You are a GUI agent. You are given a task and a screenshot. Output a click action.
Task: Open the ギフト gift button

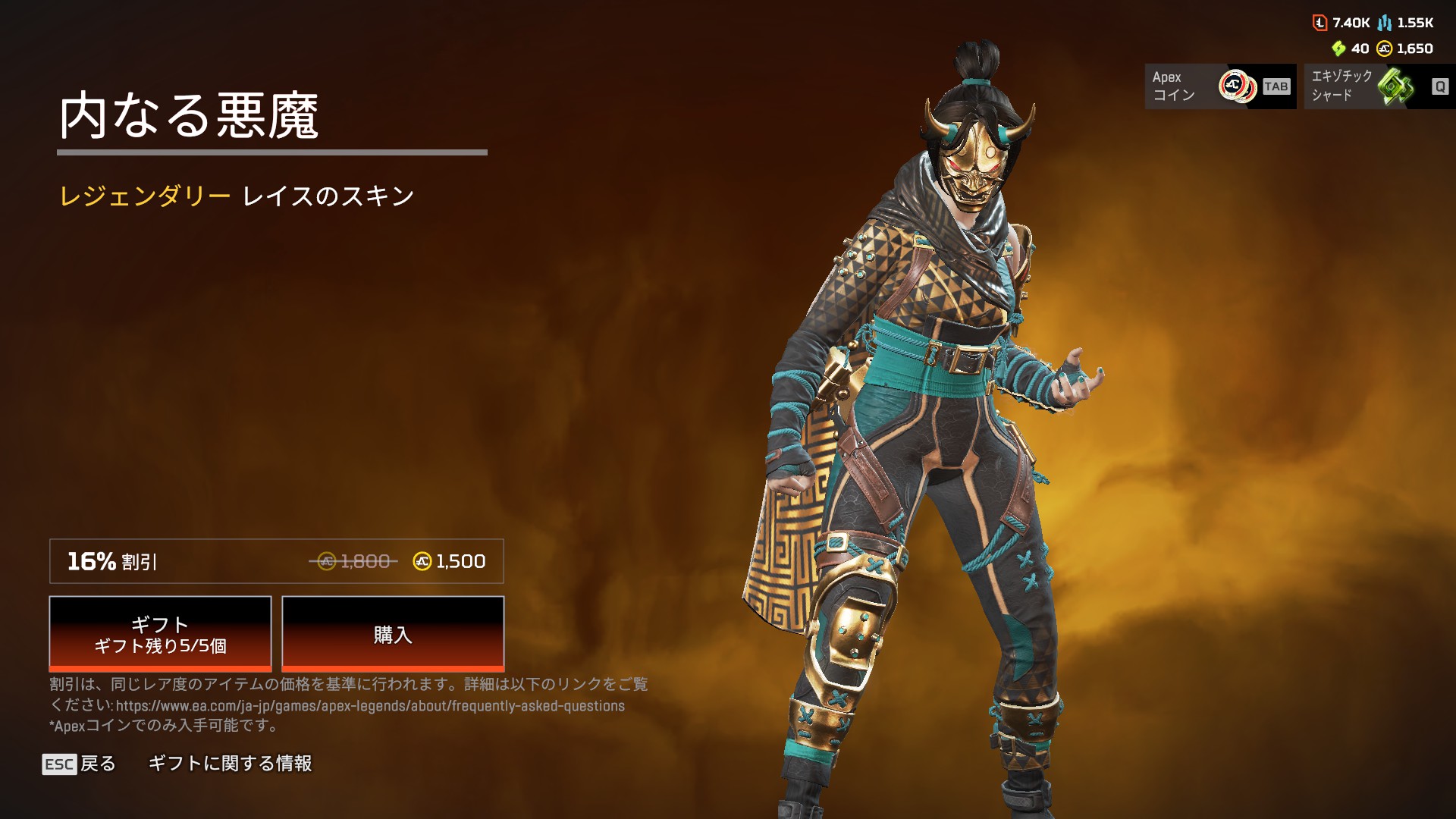click(x=160, y=634)
